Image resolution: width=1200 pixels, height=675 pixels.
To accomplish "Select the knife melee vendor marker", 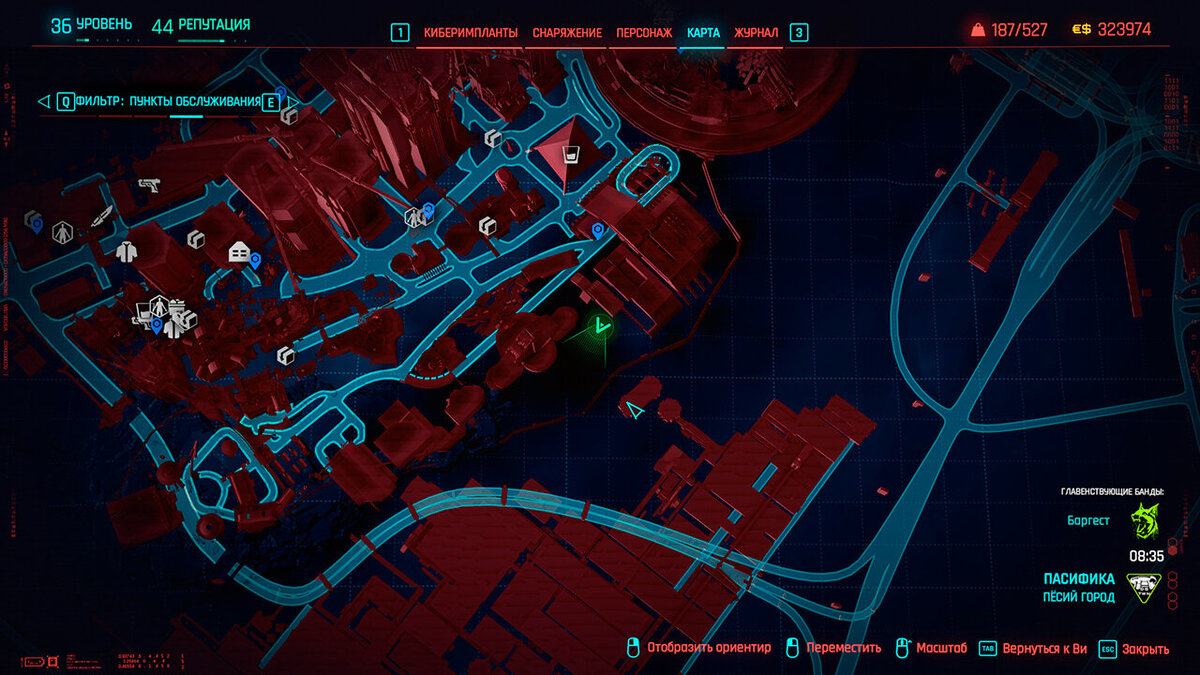I will [103, 215].
